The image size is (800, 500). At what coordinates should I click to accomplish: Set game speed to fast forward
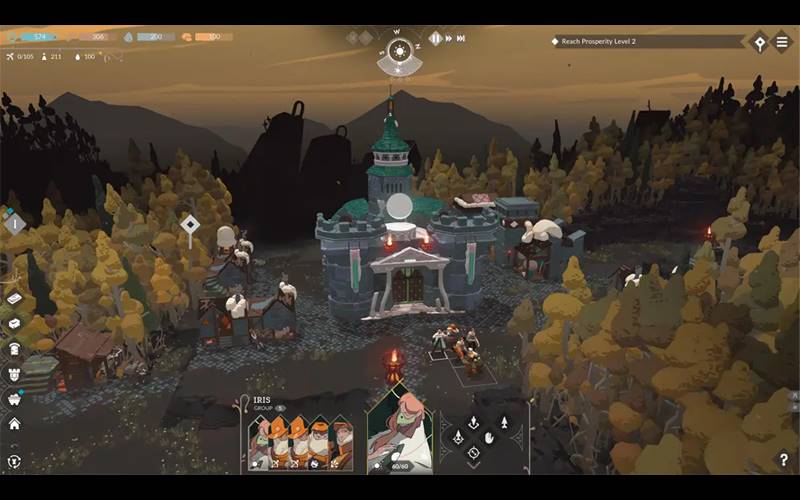(x=447, y=38)
